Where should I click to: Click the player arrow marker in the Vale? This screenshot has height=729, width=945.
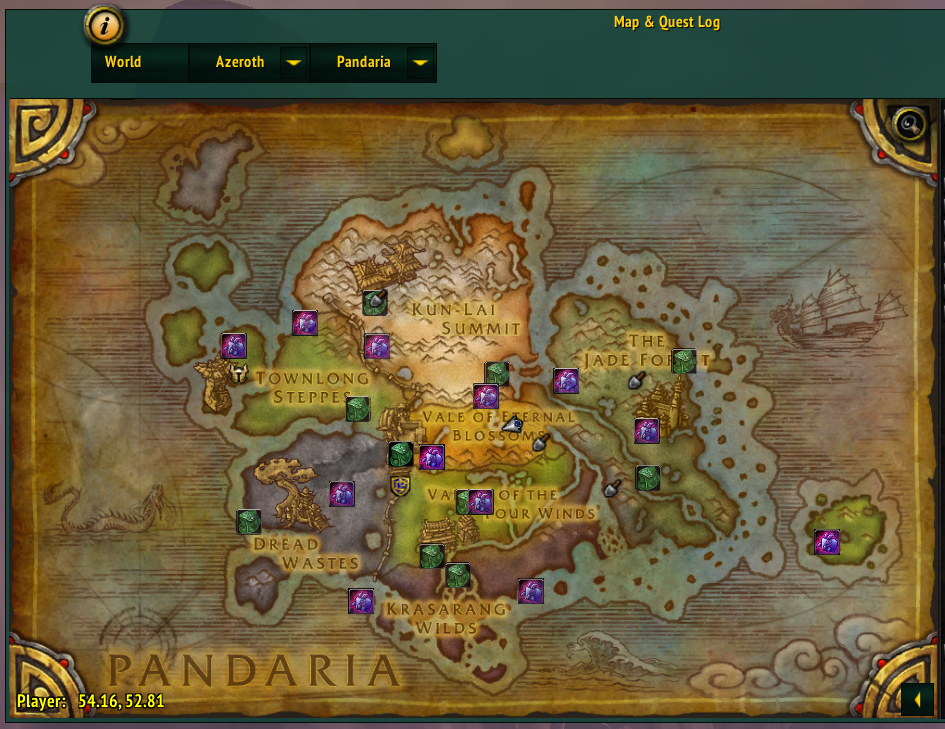512,425
